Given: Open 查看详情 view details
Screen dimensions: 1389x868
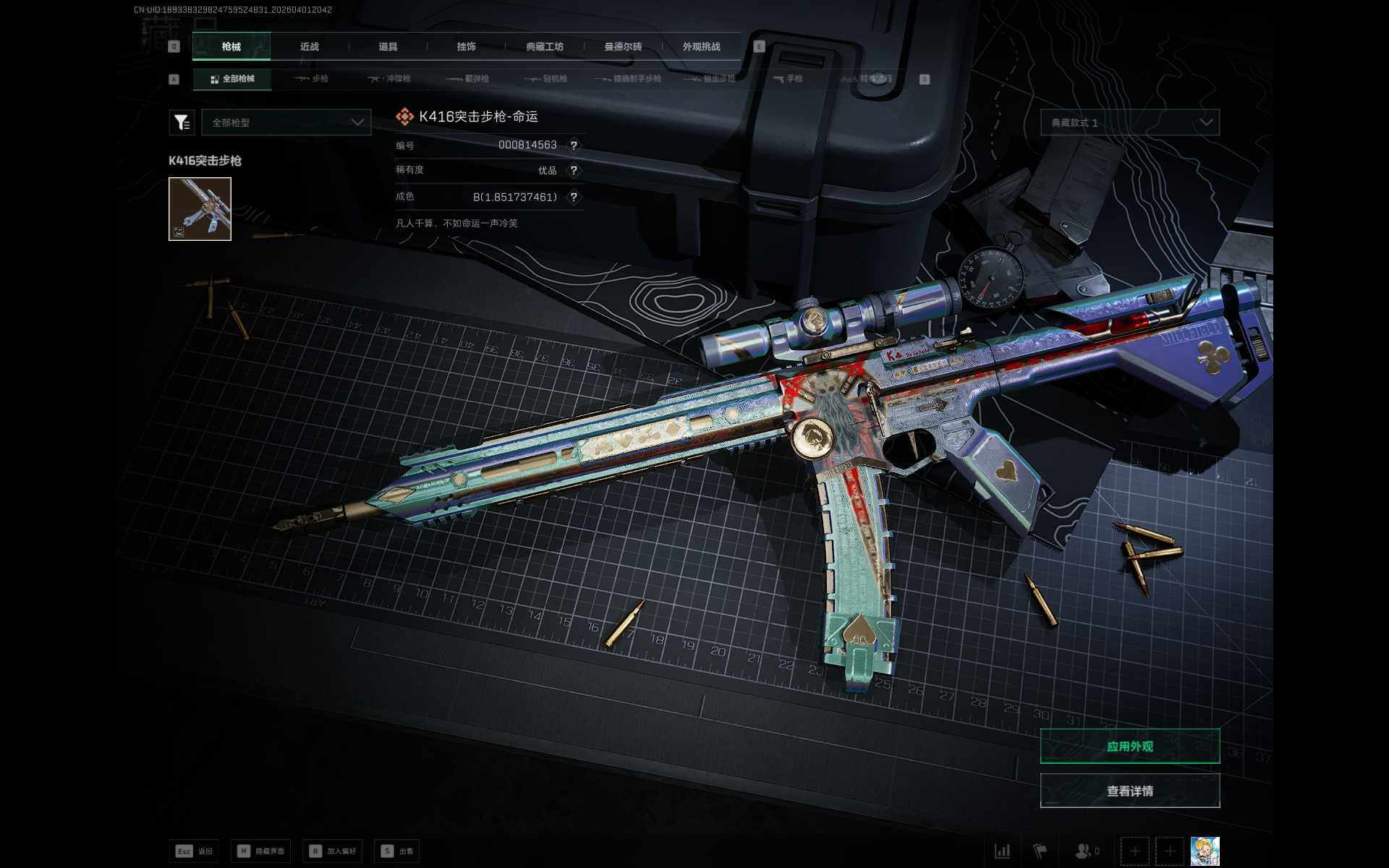Looking at the screenshot, I should (x=1130, y=791).
